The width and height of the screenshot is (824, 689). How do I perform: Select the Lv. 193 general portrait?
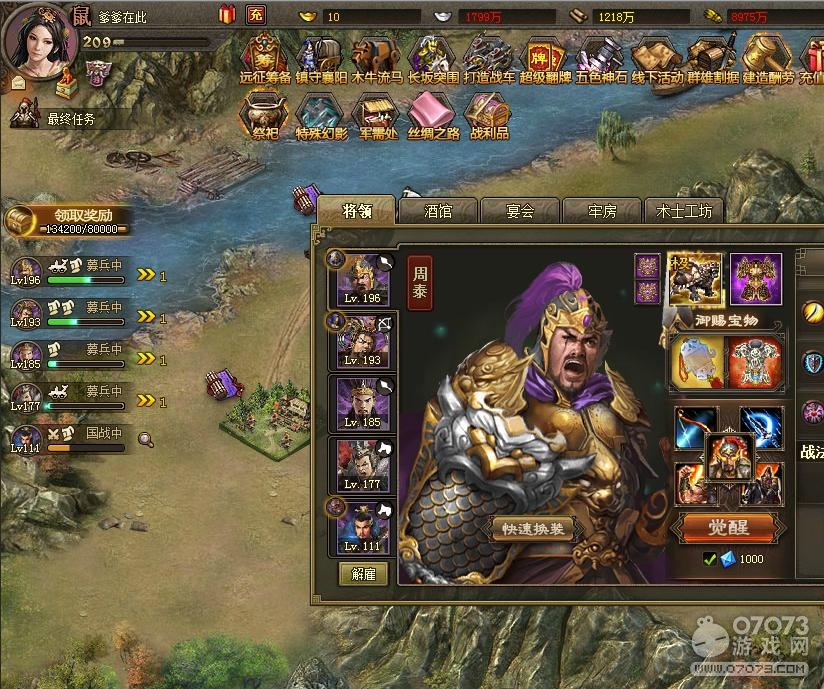[x=363, y=341]
